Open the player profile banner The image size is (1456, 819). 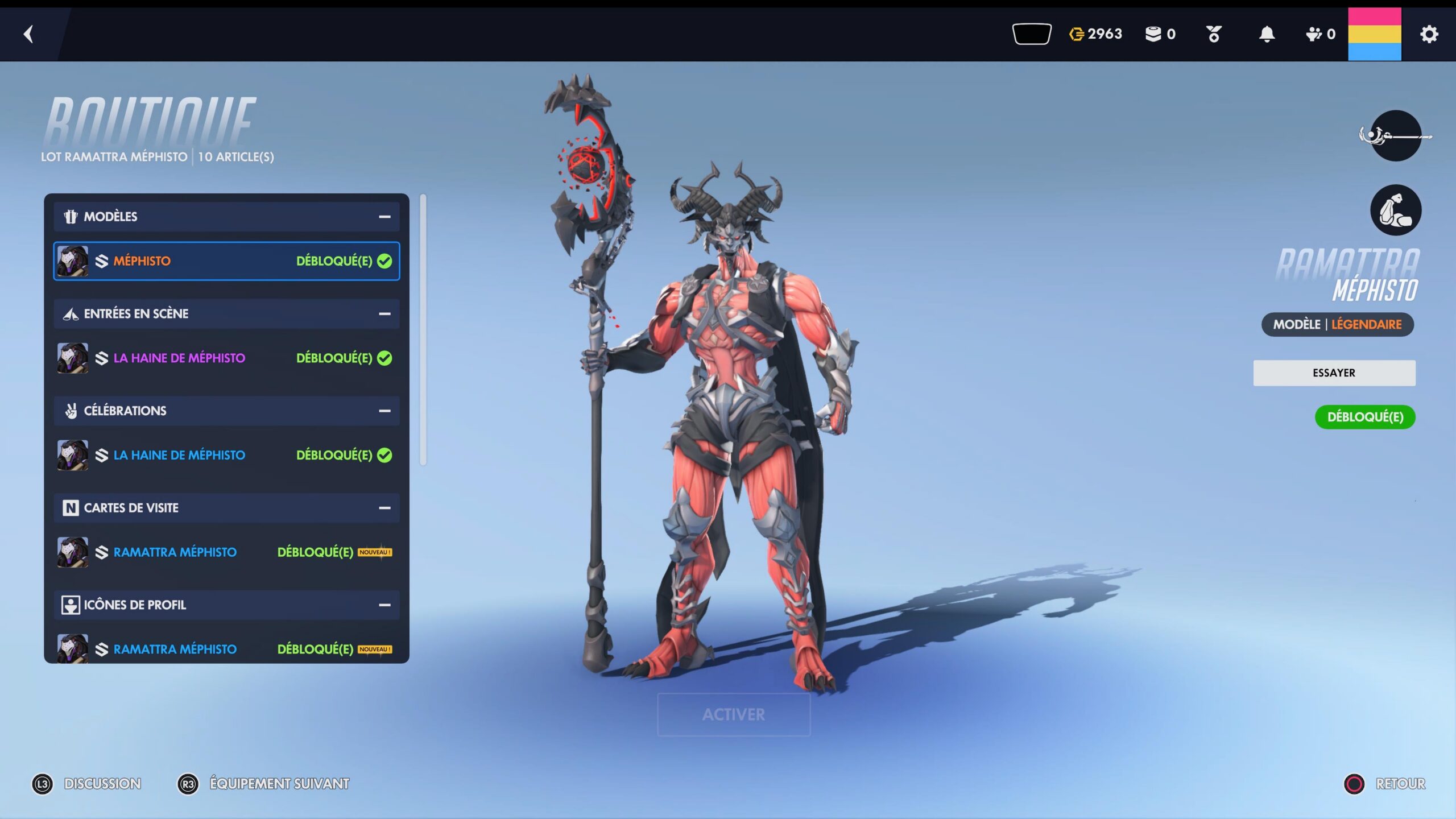[1374, 34]
